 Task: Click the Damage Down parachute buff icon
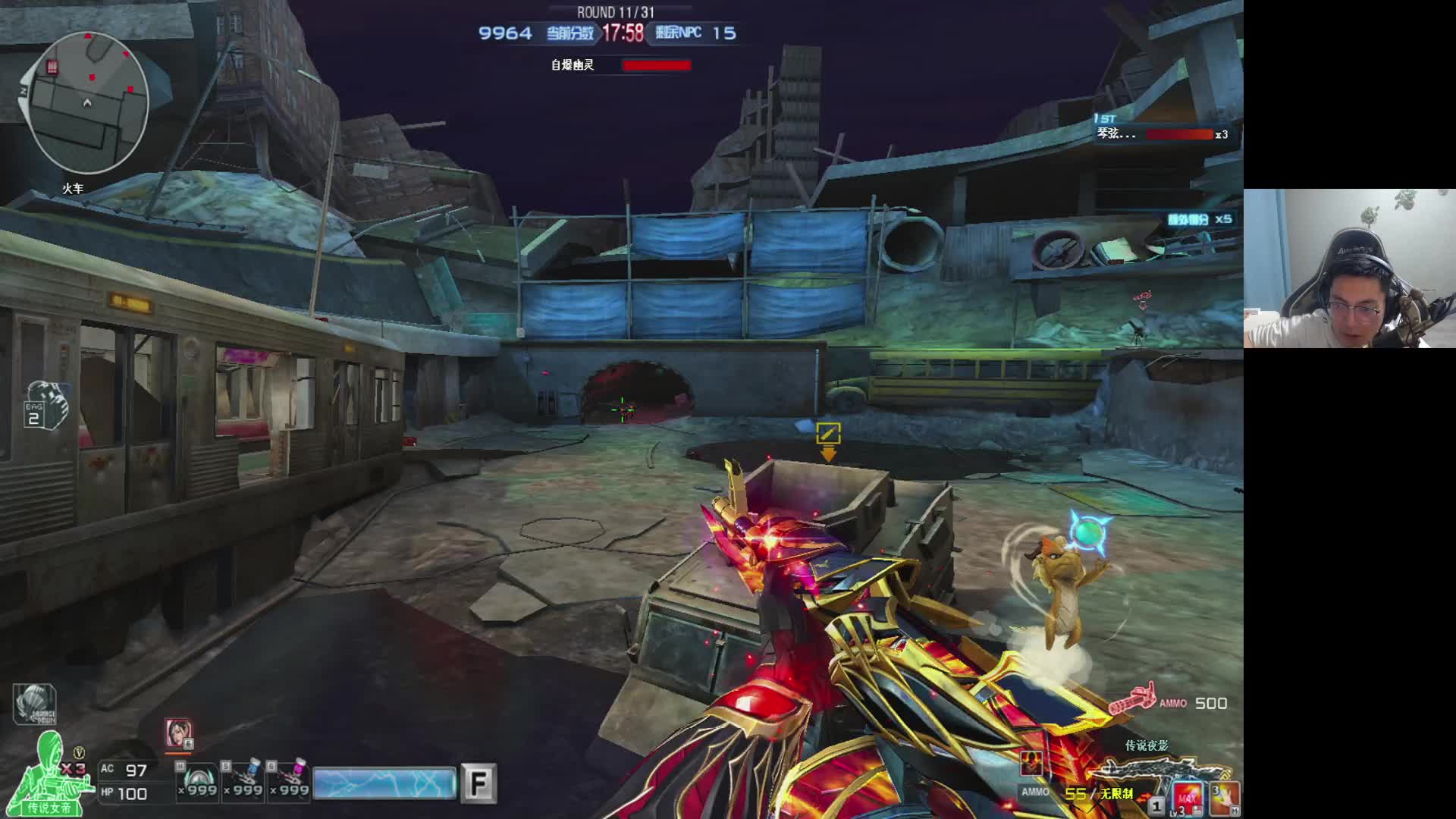(x=34, y=704)
